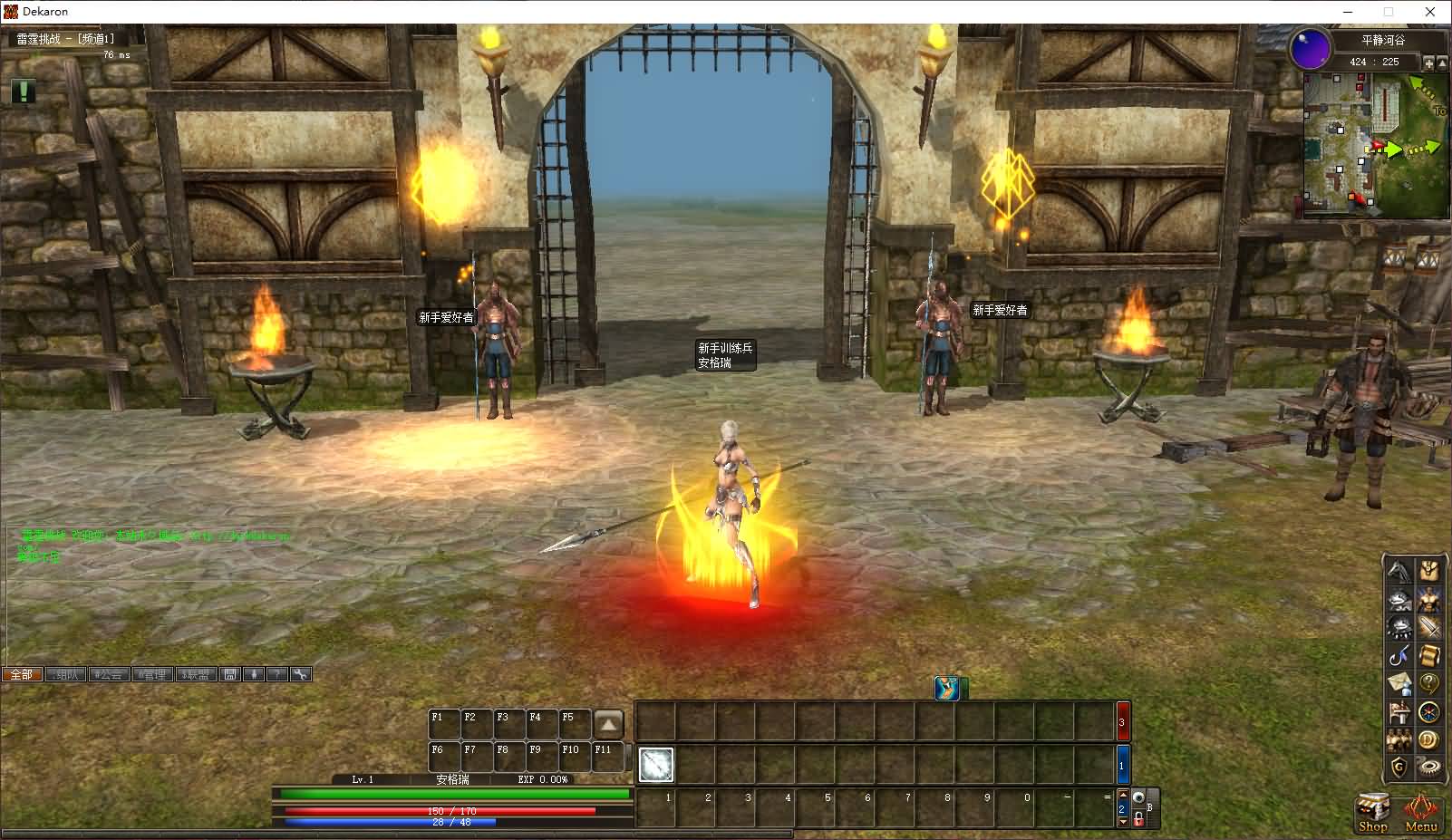Click the gold D coin icon
This screenshot has width=1452, height=840.
1429,740
